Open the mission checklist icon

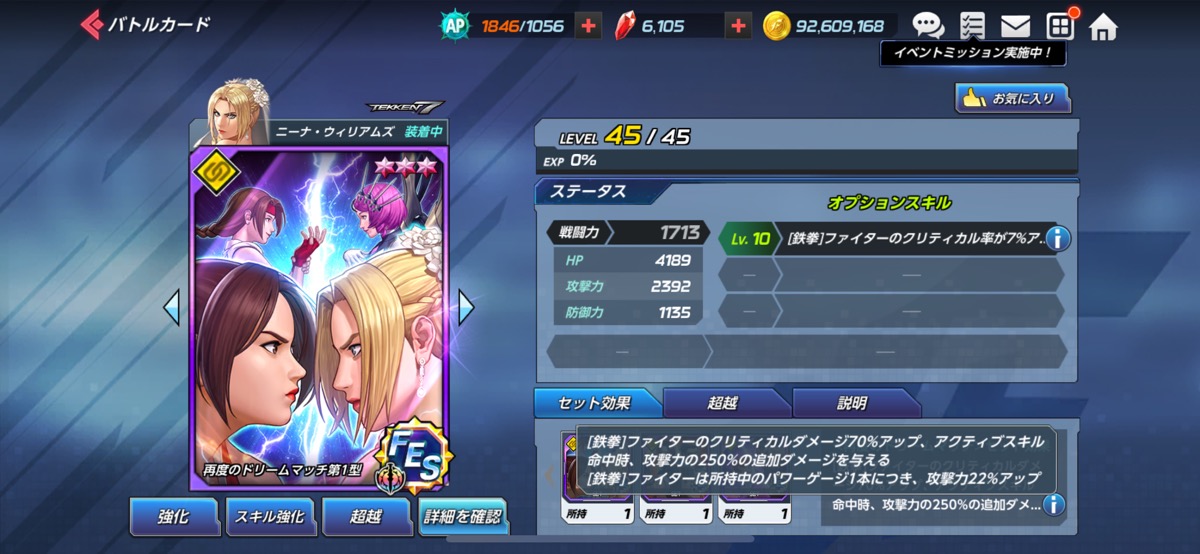pyautogui.click(x=971, y=26)
